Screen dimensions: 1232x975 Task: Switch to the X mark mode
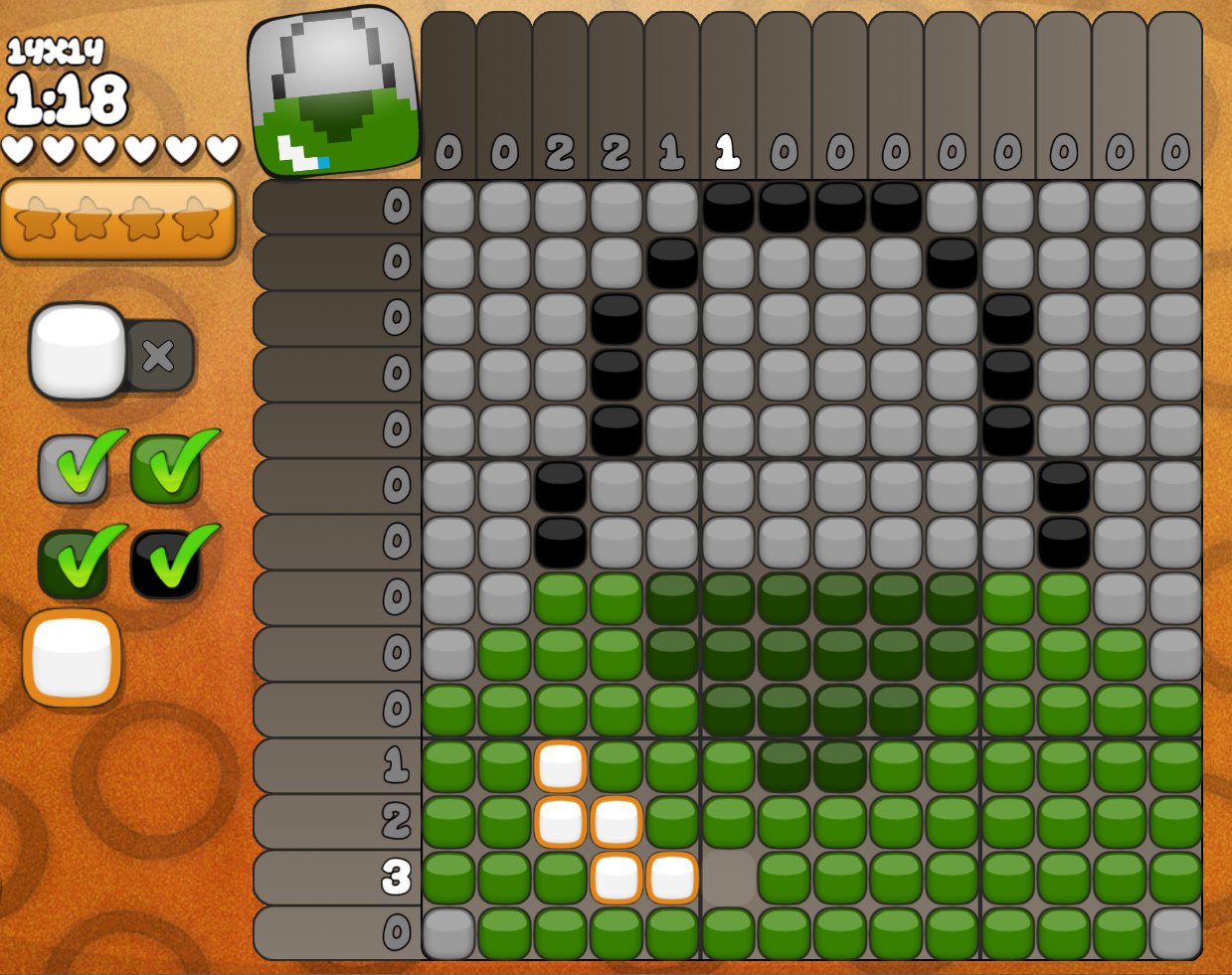pos(159,355)
